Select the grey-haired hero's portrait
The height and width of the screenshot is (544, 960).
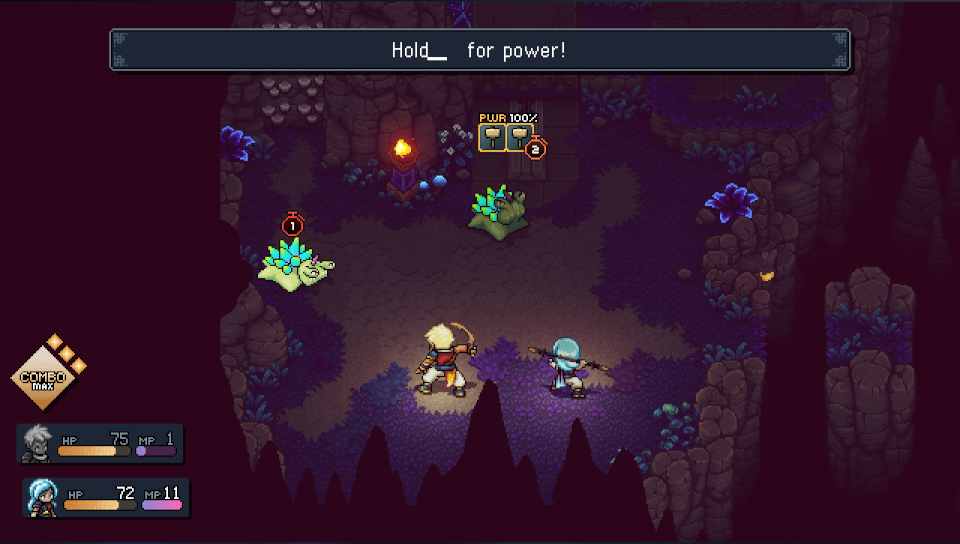coord(39,444)
